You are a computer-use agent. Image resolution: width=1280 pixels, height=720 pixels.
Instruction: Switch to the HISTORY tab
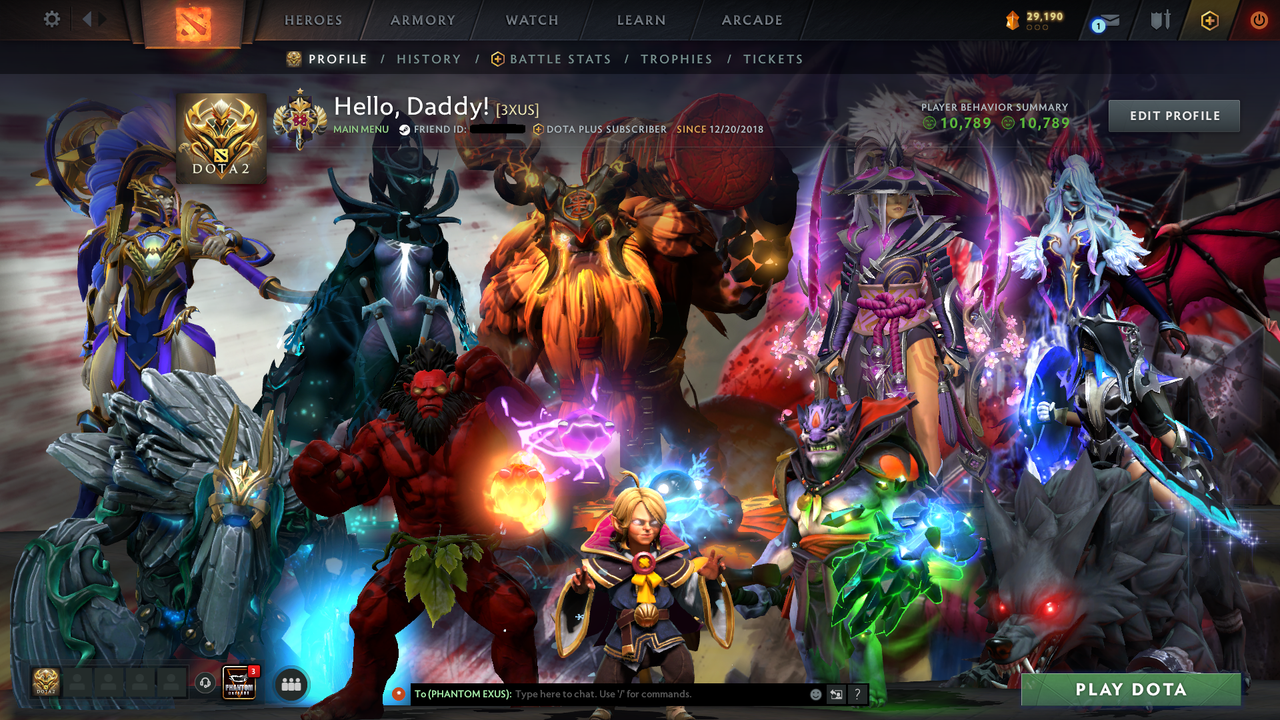[428, 59]
